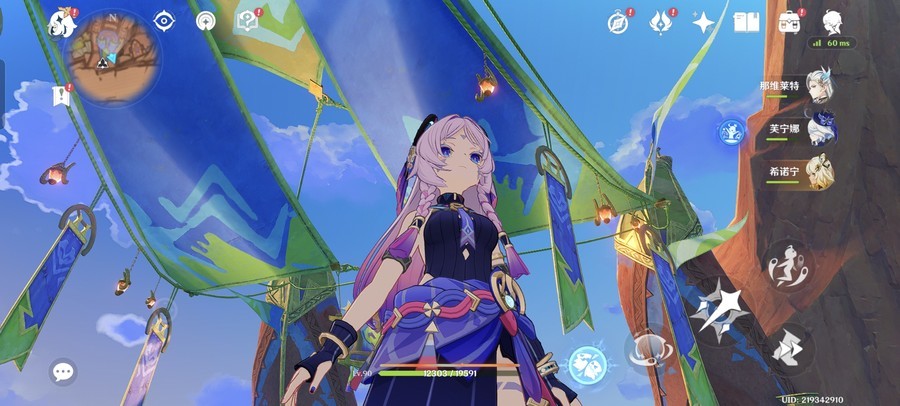Open the winged battle pass icon
Screen dimensions: 900x406
click(661, 22)
